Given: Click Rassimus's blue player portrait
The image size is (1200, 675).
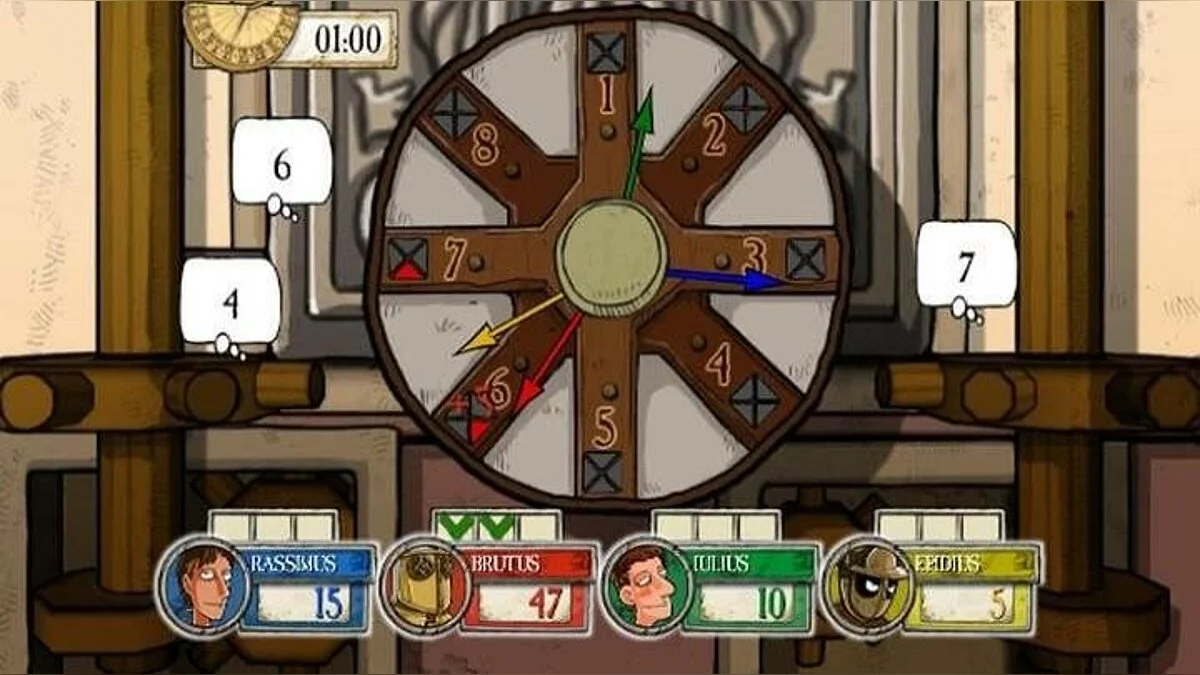Looking at the screenshot, I should click(202, 586).
